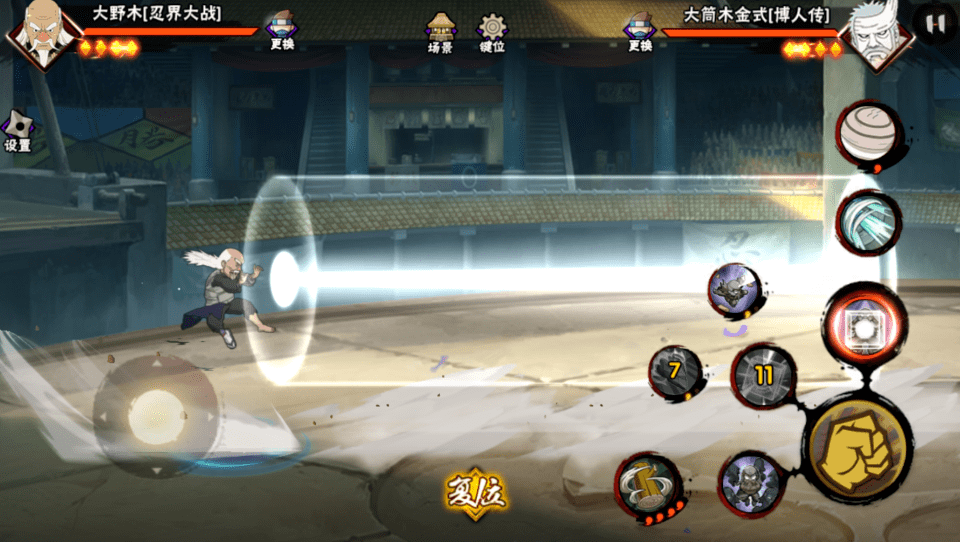
Task: Activate the skill showing cooldown 7
Action: tap(675, 372)
